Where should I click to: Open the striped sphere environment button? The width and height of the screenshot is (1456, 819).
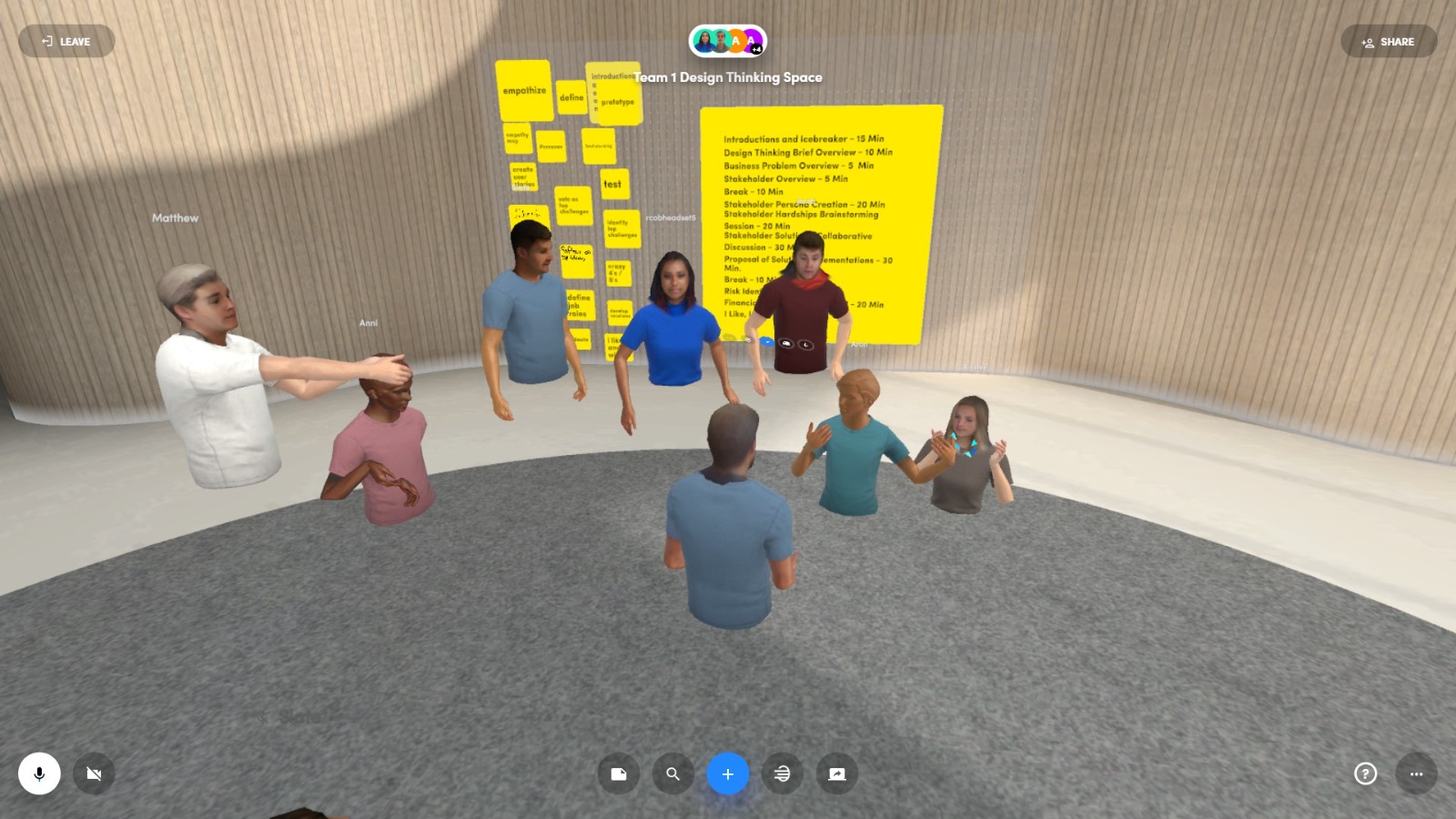click(783, 773)
